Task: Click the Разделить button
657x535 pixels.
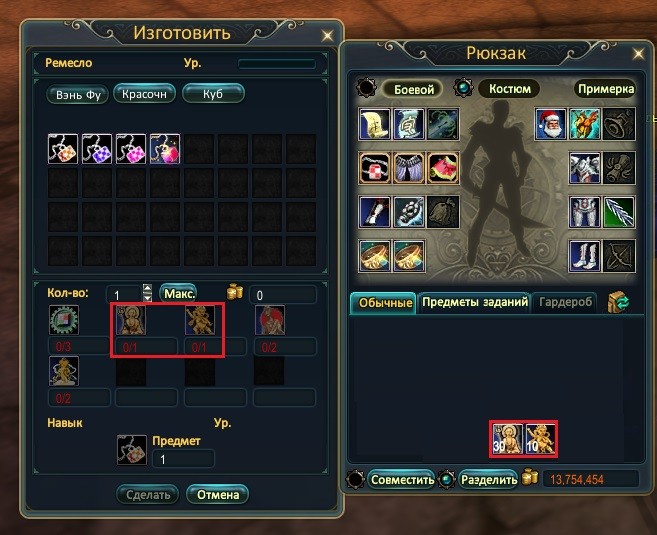Action: pos(489,479)
